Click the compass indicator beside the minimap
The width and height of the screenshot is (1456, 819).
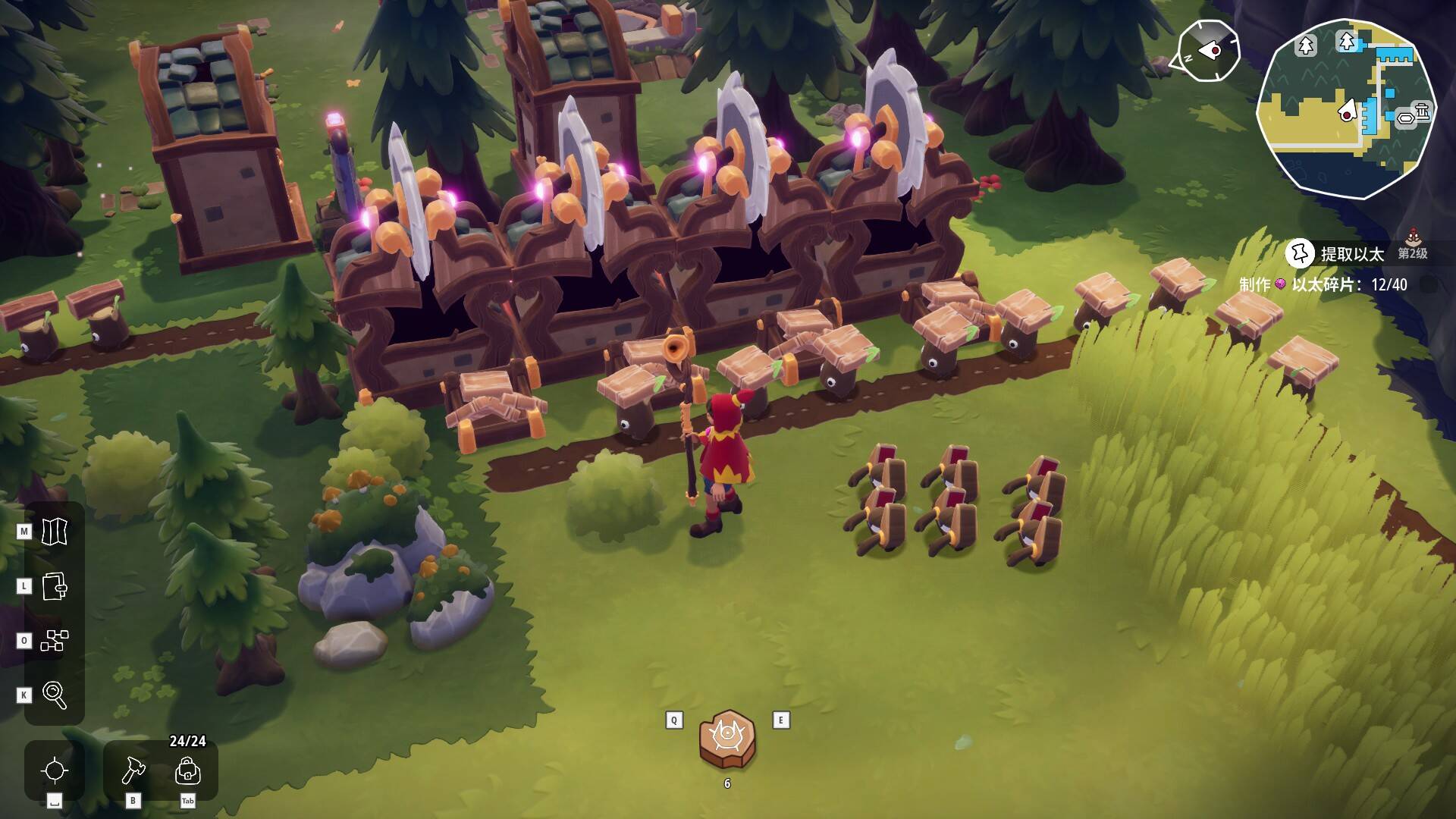[x=1209, y=51]
